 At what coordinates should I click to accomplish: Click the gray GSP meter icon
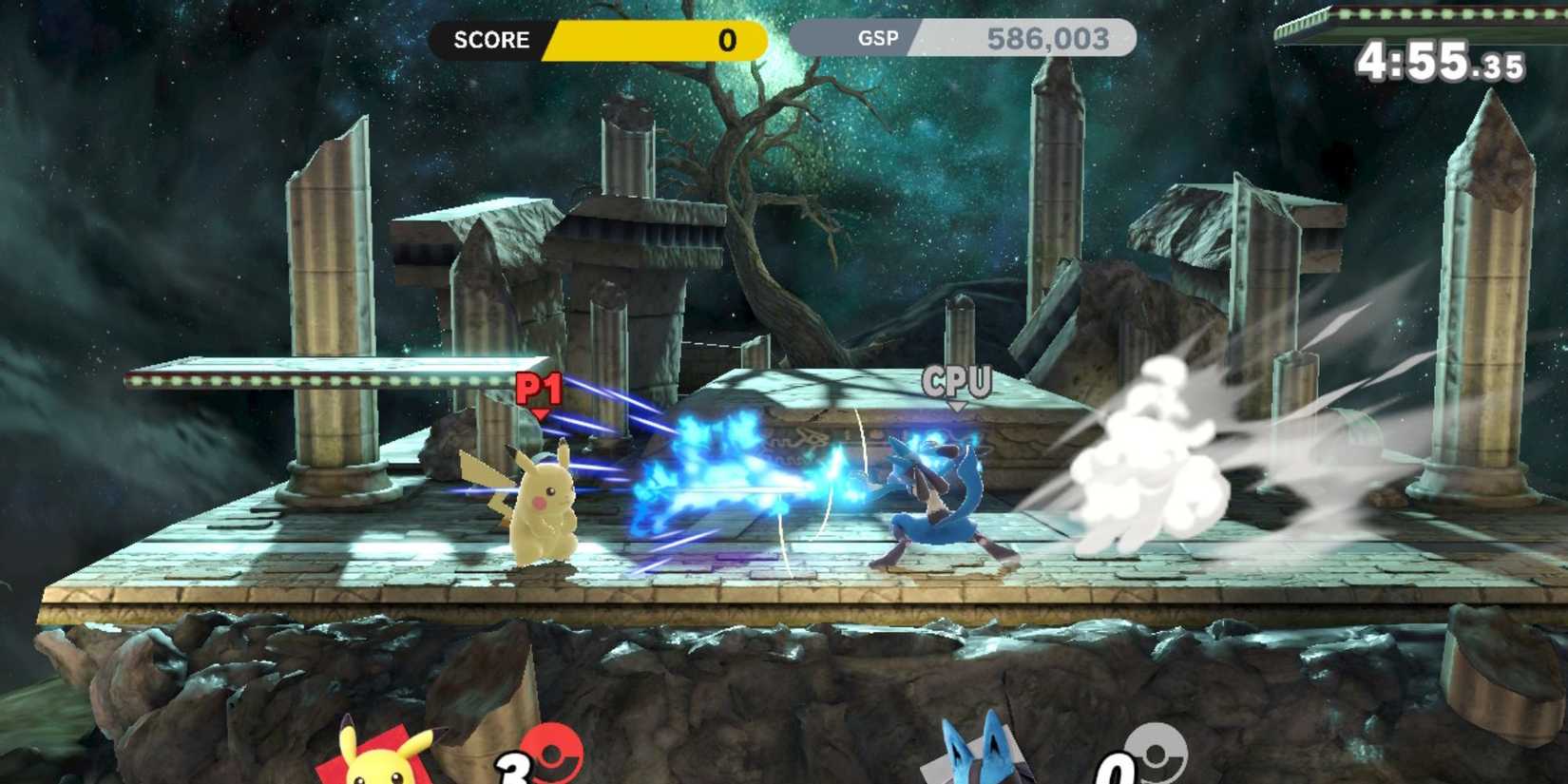click(880, 40)
